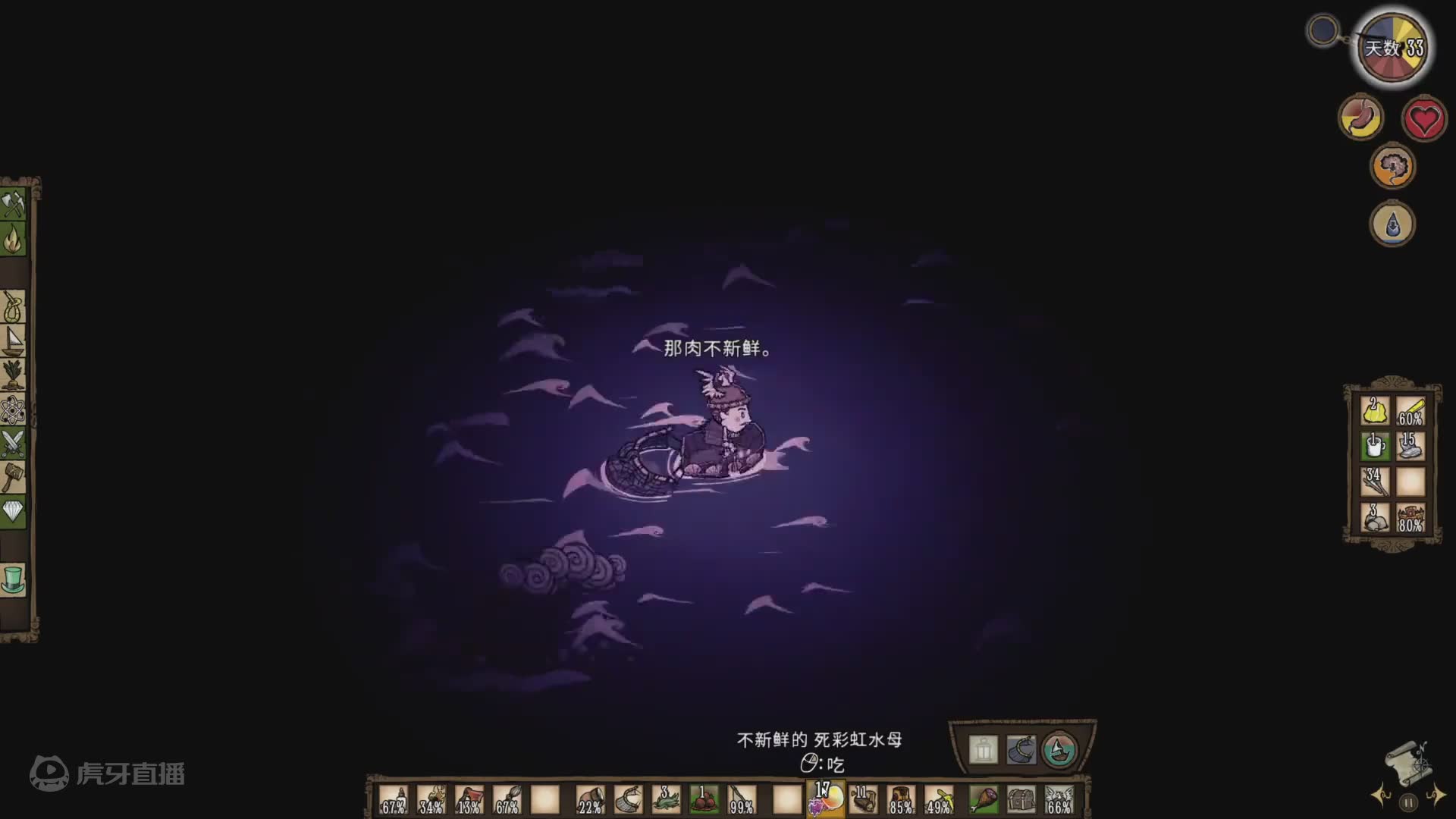
Task: Click the treasure chest inventory slot
Action: pyautogui.click(x=1021, y=799)
